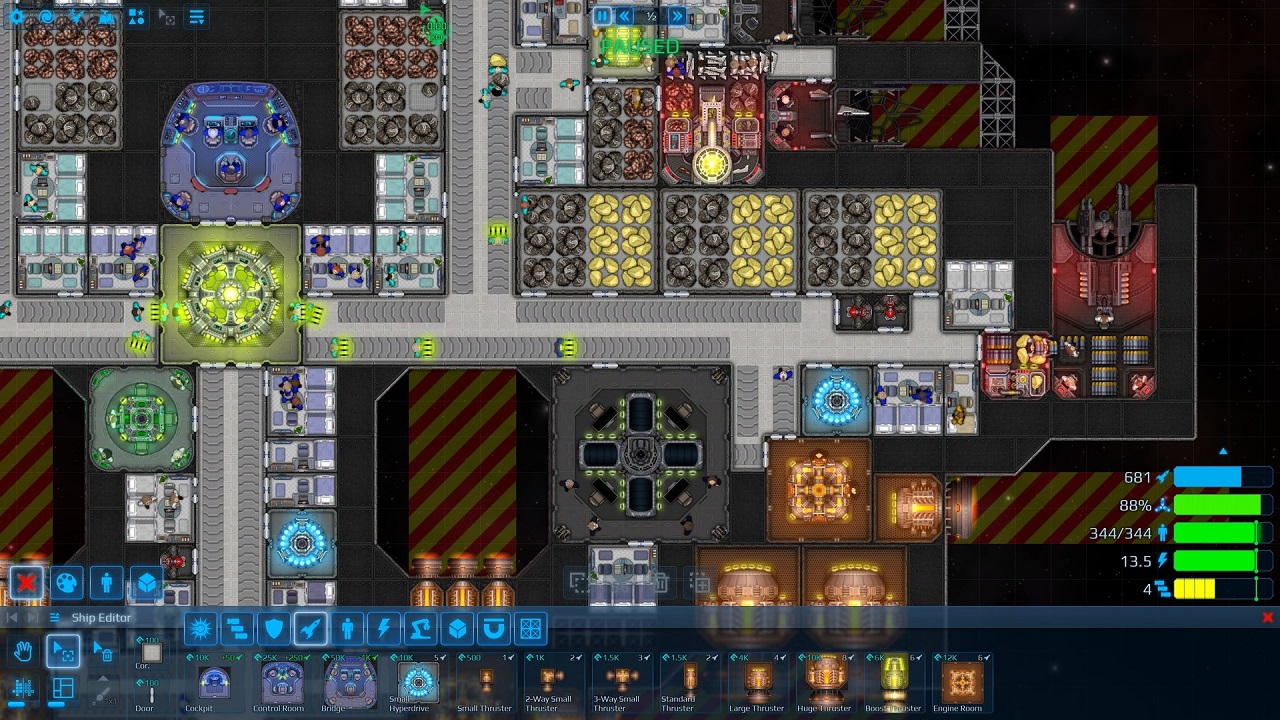Click the left arrow beside Ship Editor title
The height and width of the screenshot is (720, 1280).
(x=12, y=616)
